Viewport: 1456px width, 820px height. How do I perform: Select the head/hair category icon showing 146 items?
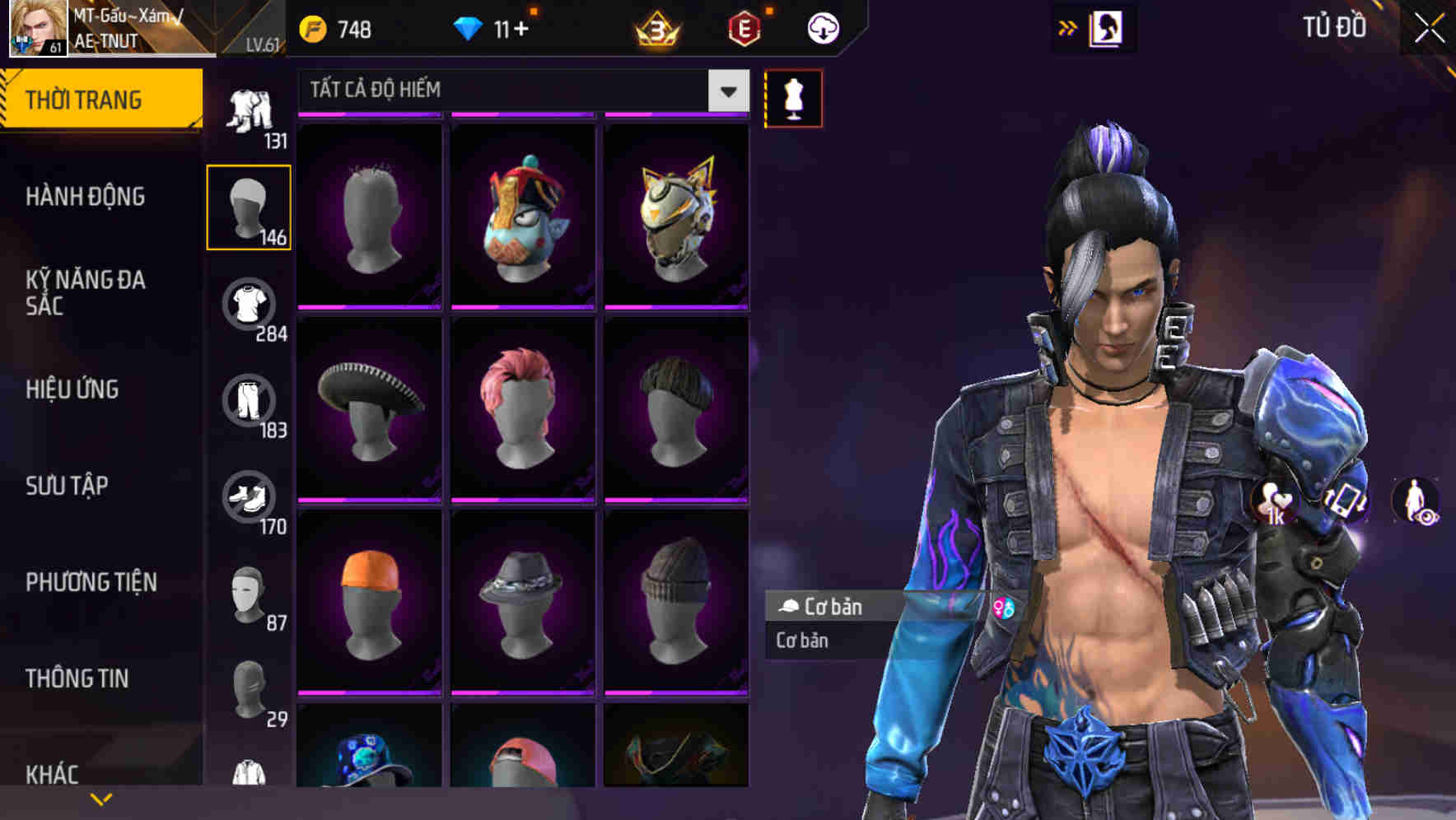click(x=250, y=206)
